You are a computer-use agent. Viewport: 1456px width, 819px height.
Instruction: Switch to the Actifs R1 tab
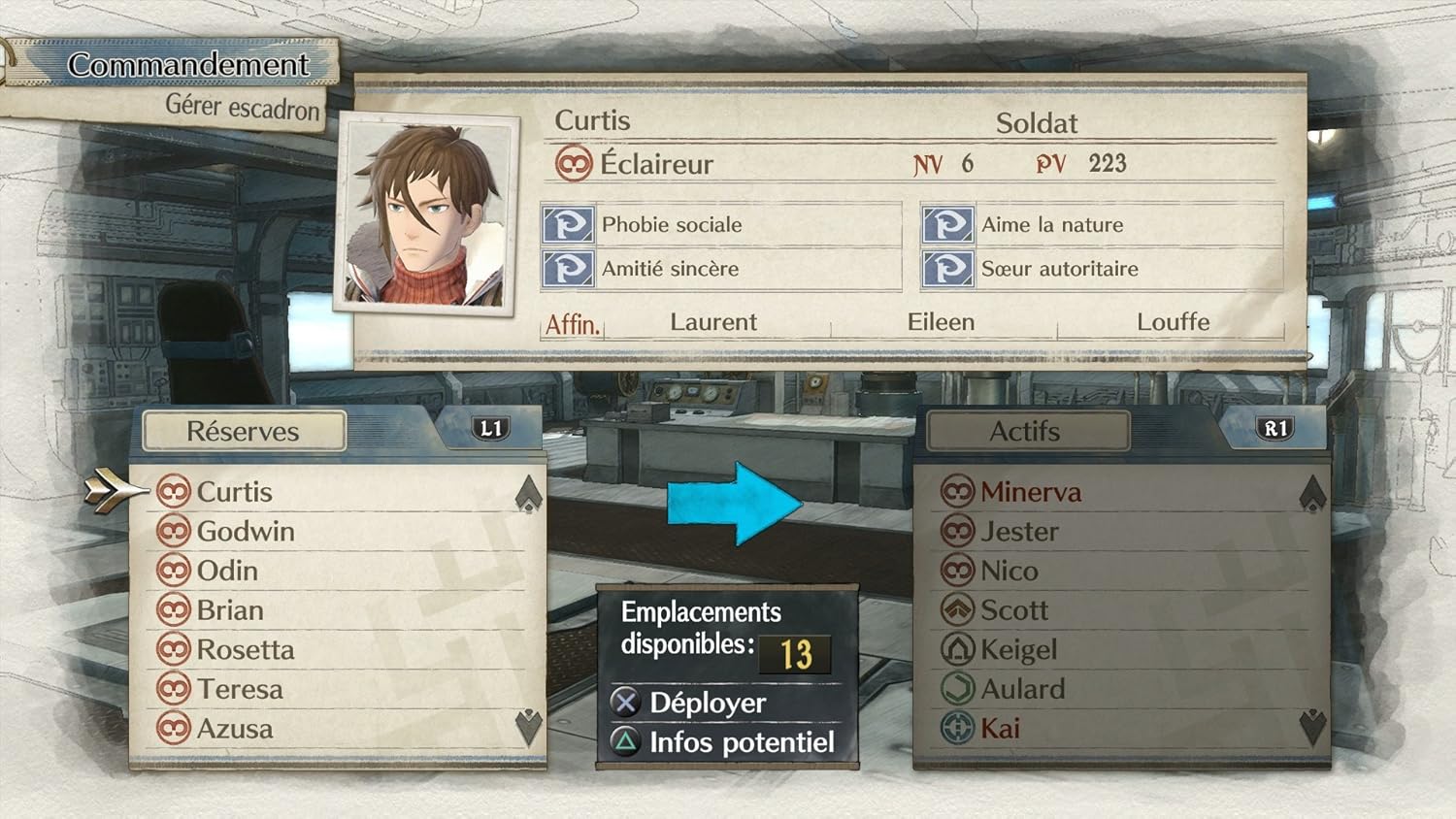point(1276,427)
